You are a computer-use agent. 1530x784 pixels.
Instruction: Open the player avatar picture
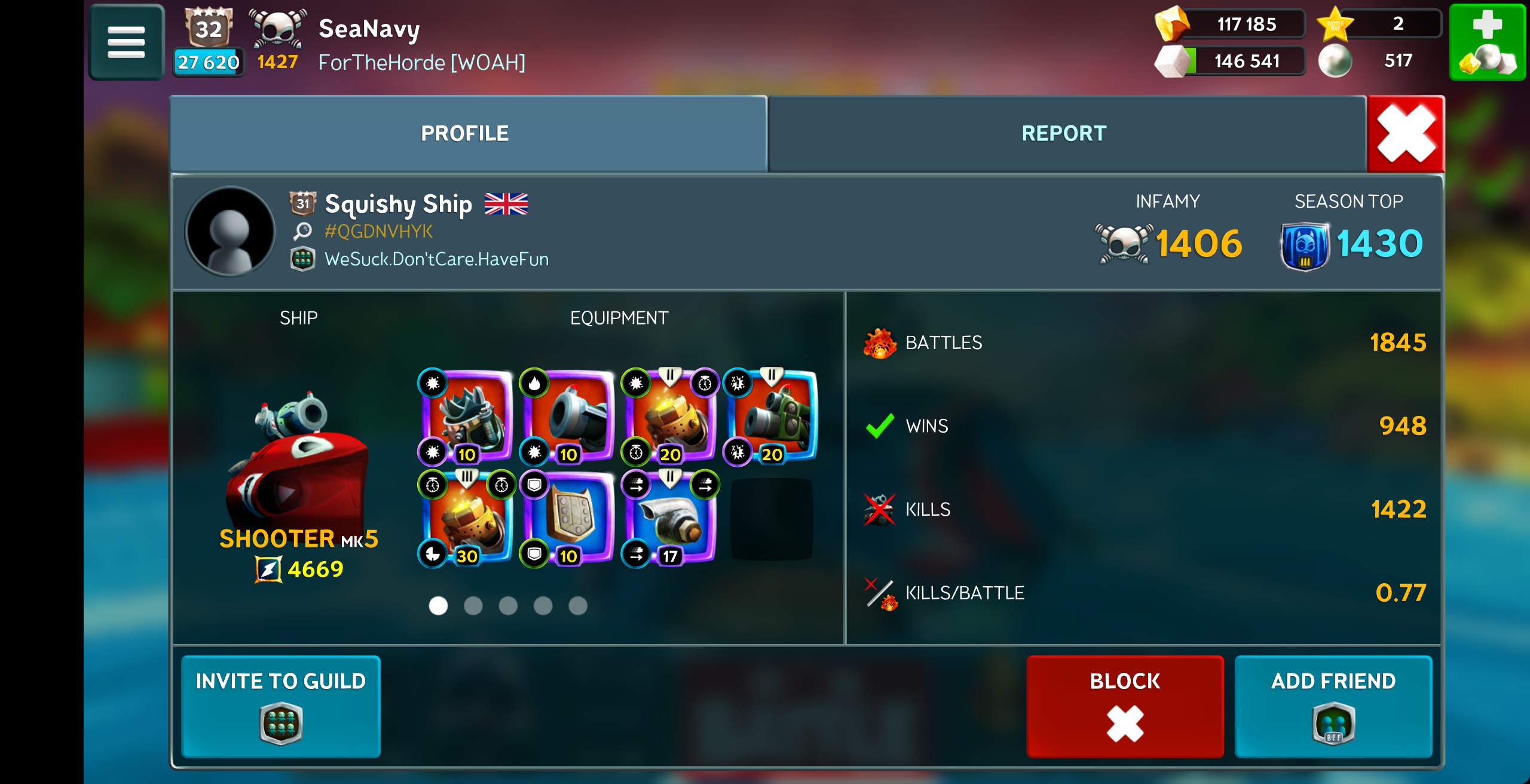coord(230,231)
